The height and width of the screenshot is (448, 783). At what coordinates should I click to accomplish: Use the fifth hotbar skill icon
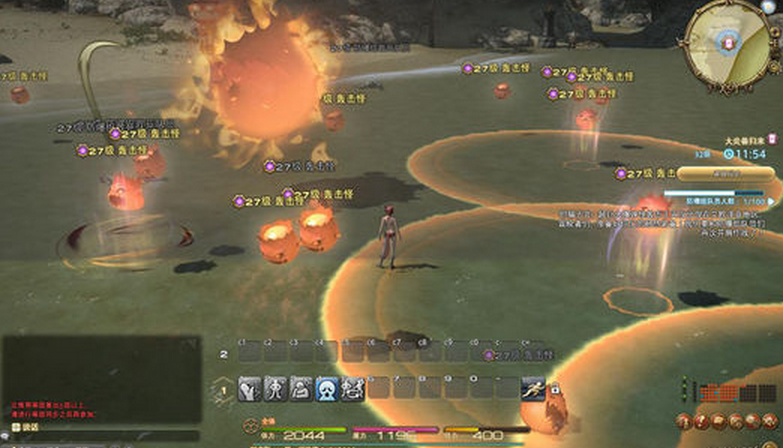pos(353,388)
